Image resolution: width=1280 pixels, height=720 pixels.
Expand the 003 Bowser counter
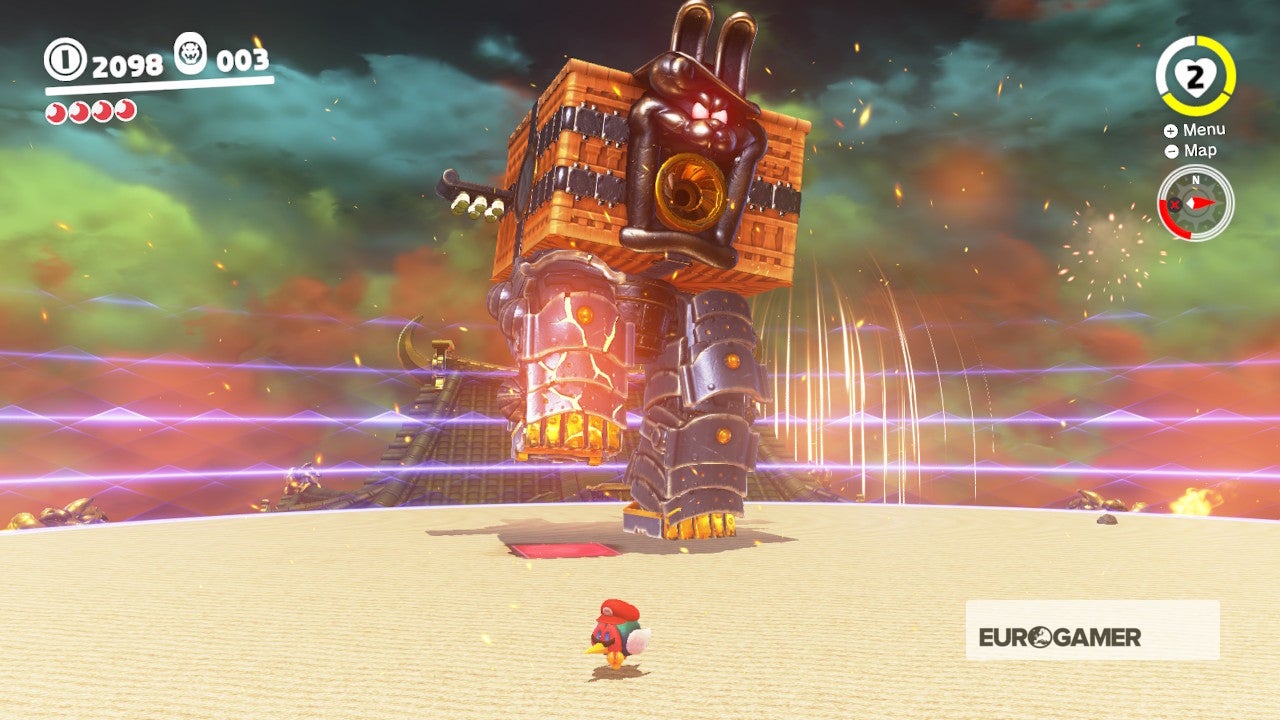coord(243,59)
